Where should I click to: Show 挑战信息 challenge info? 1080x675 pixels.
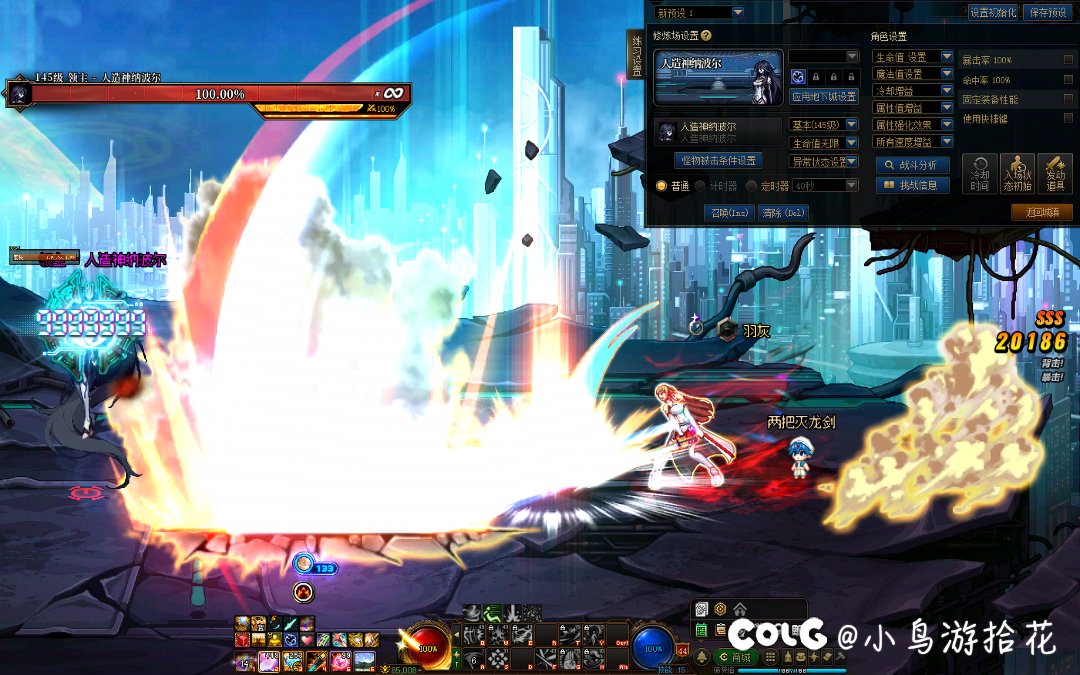(913, 185)
